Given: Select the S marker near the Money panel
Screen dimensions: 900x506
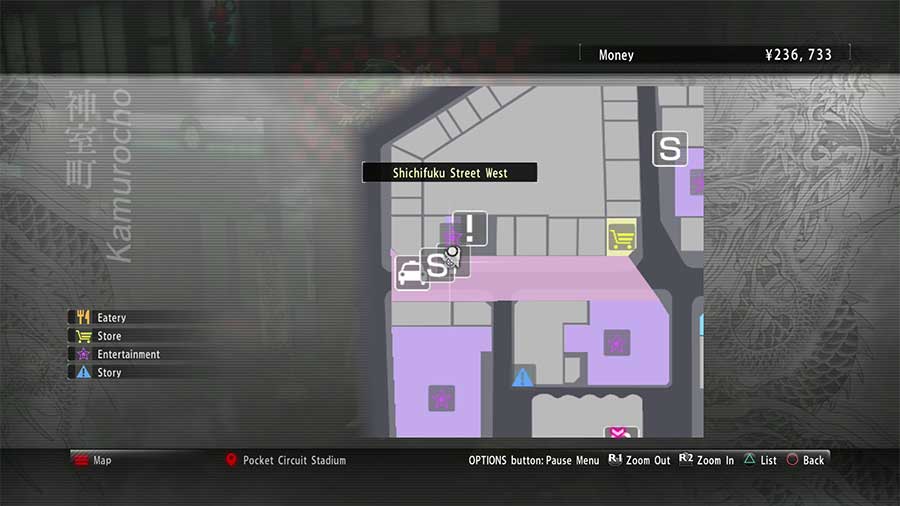Looking at the screenshot, I should pos(670,150).
